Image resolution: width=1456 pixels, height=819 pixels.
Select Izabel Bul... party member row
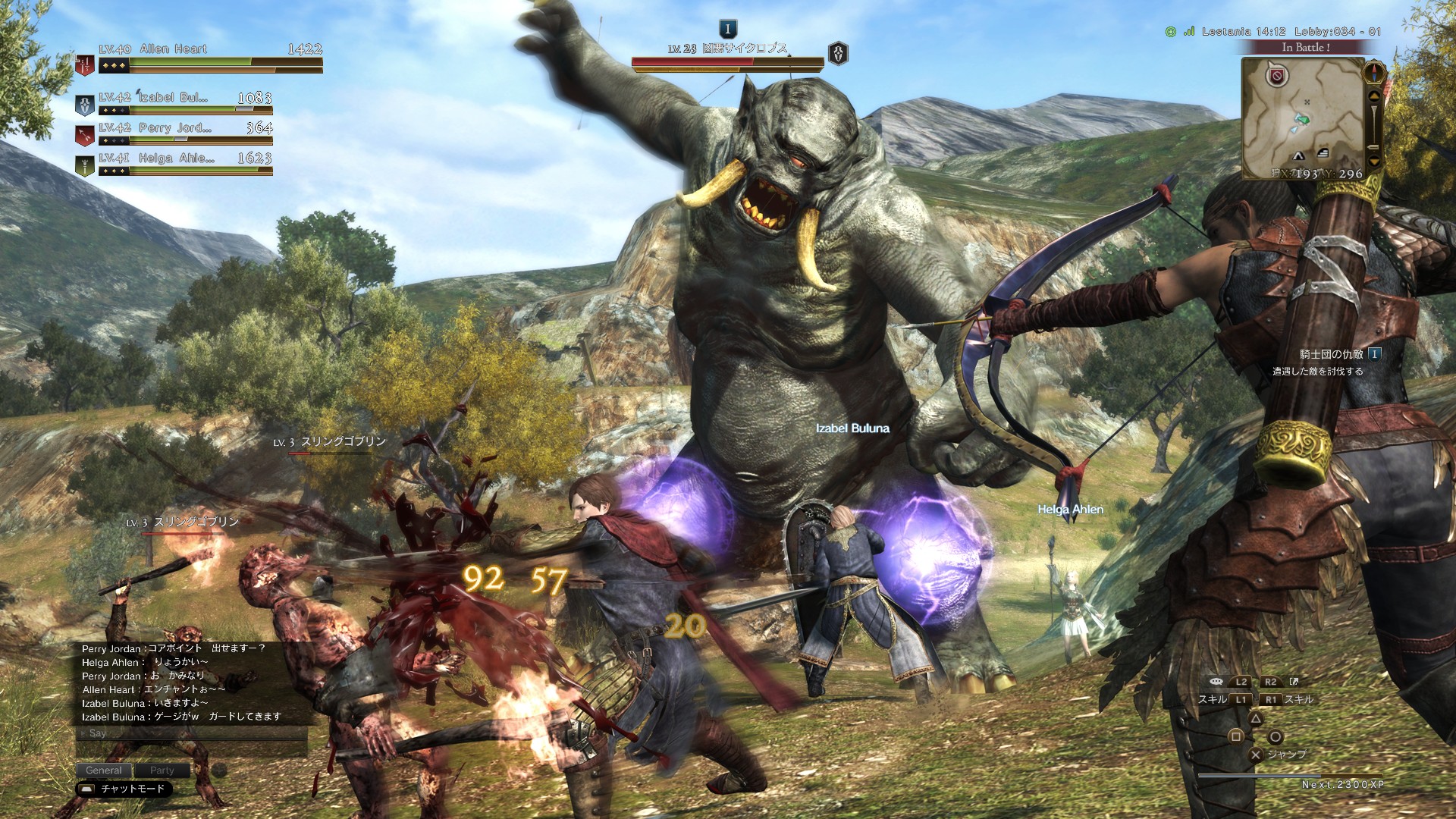[178, 102]
